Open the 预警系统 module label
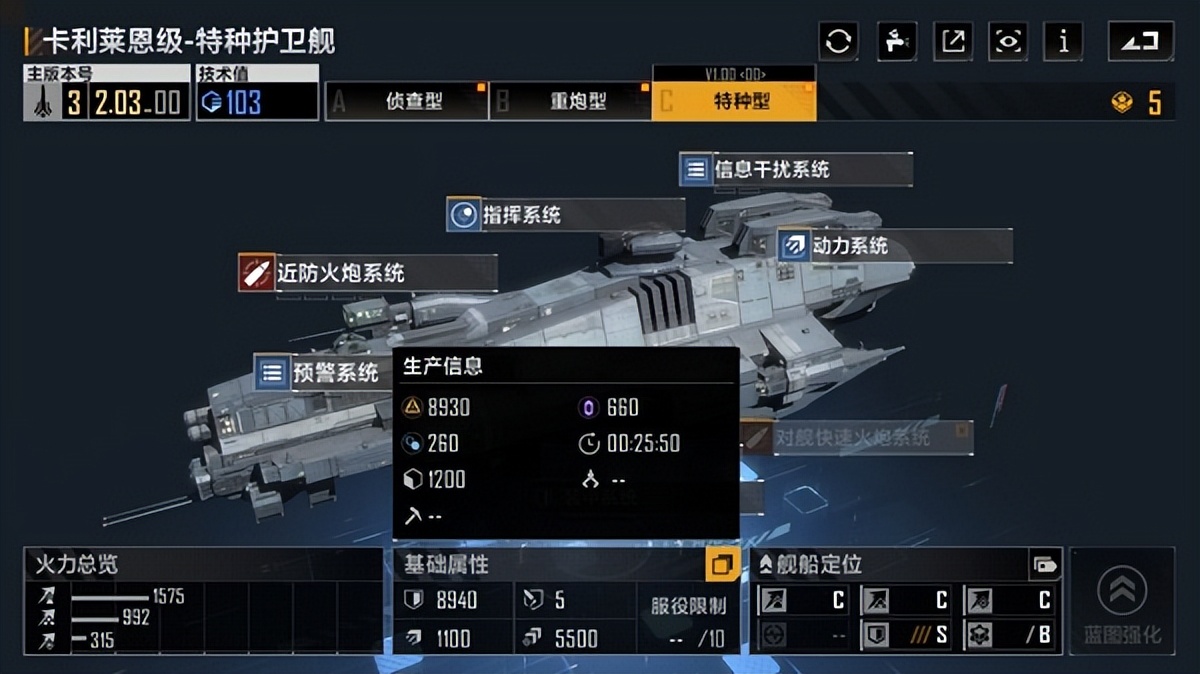Screen dimensions: 1200x674 322,373
